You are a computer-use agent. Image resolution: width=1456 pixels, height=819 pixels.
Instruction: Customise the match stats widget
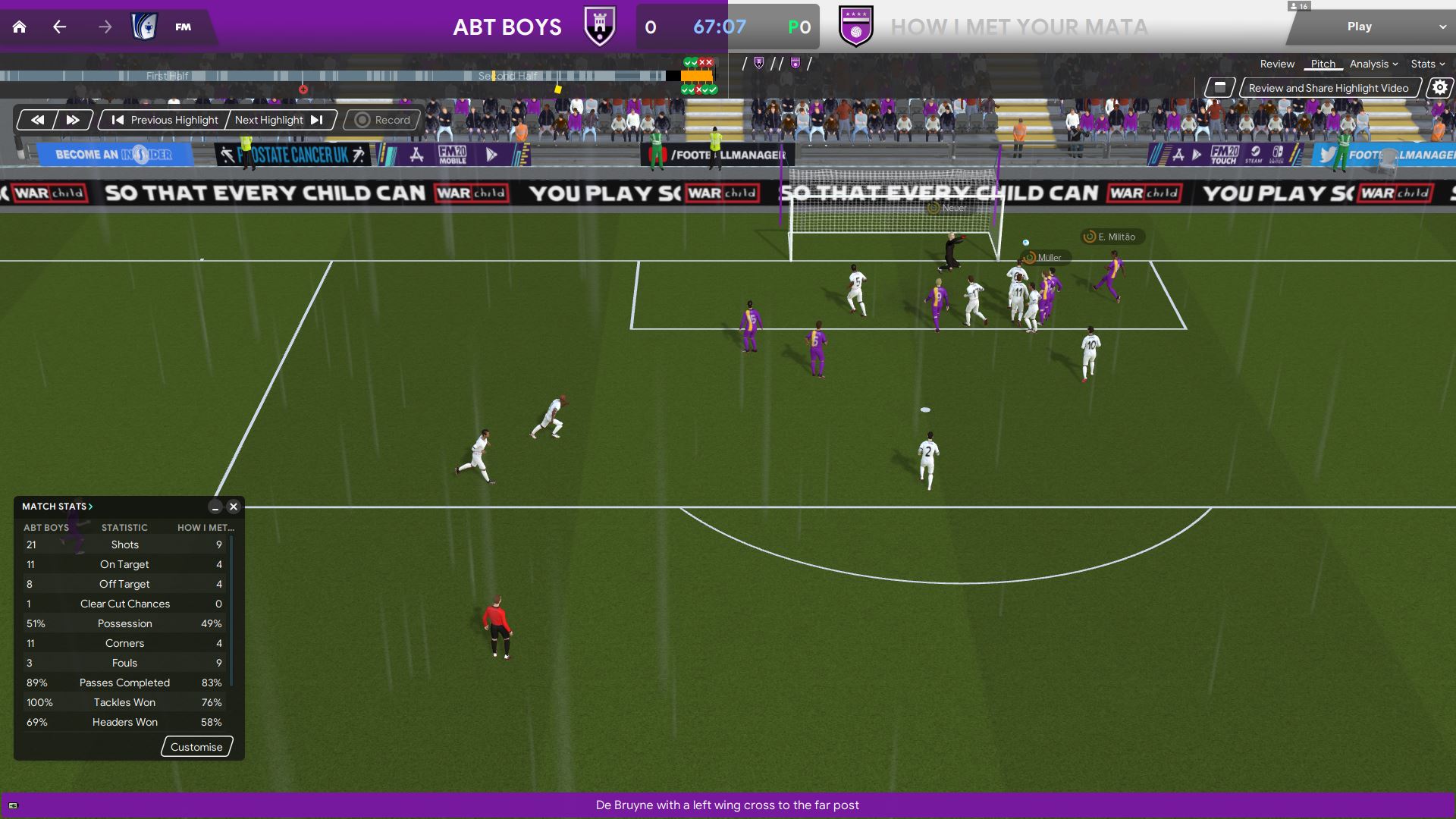(196, 747)
